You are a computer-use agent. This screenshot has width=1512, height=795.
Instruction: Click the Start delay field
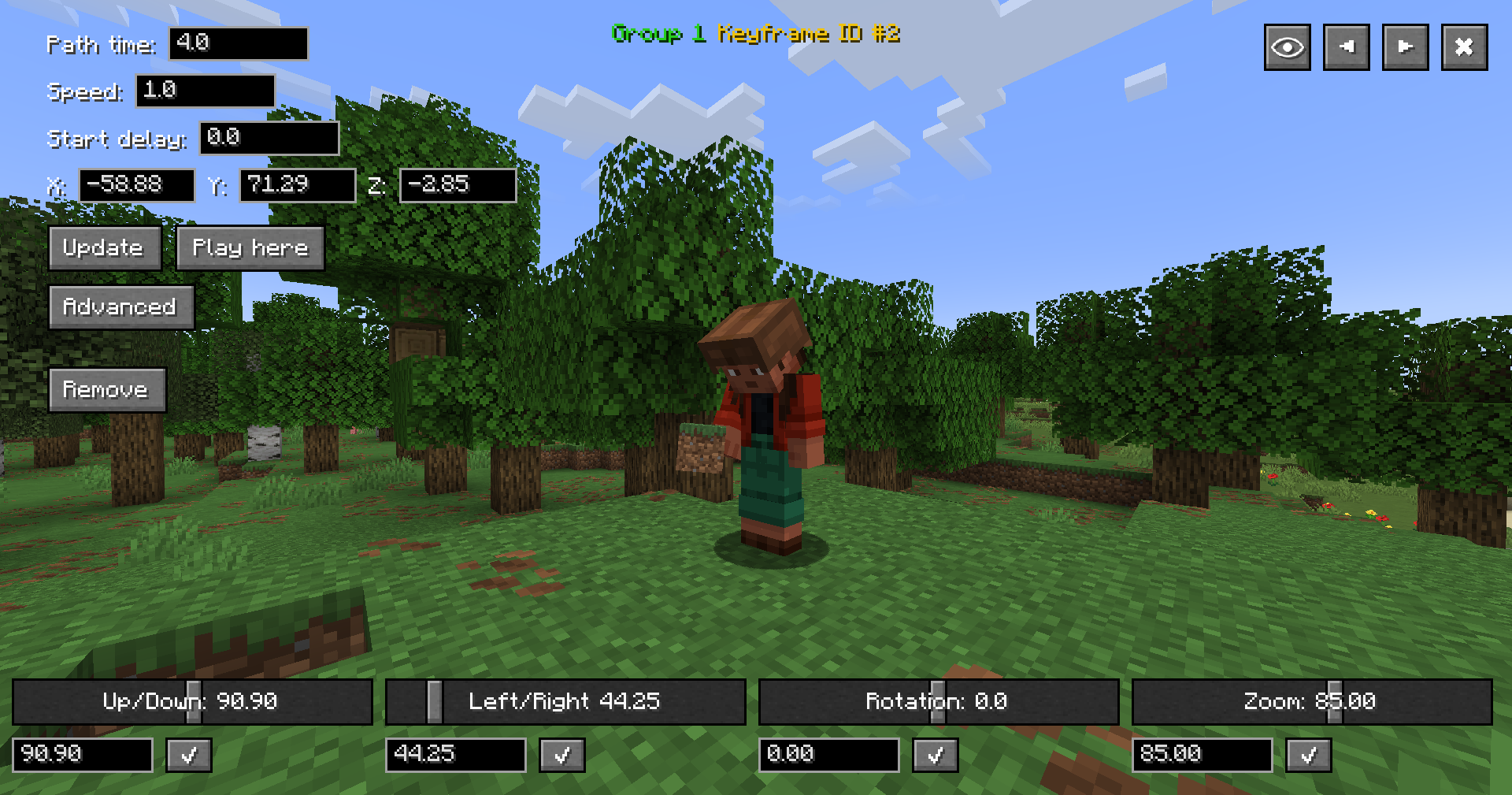pos(269,139)
